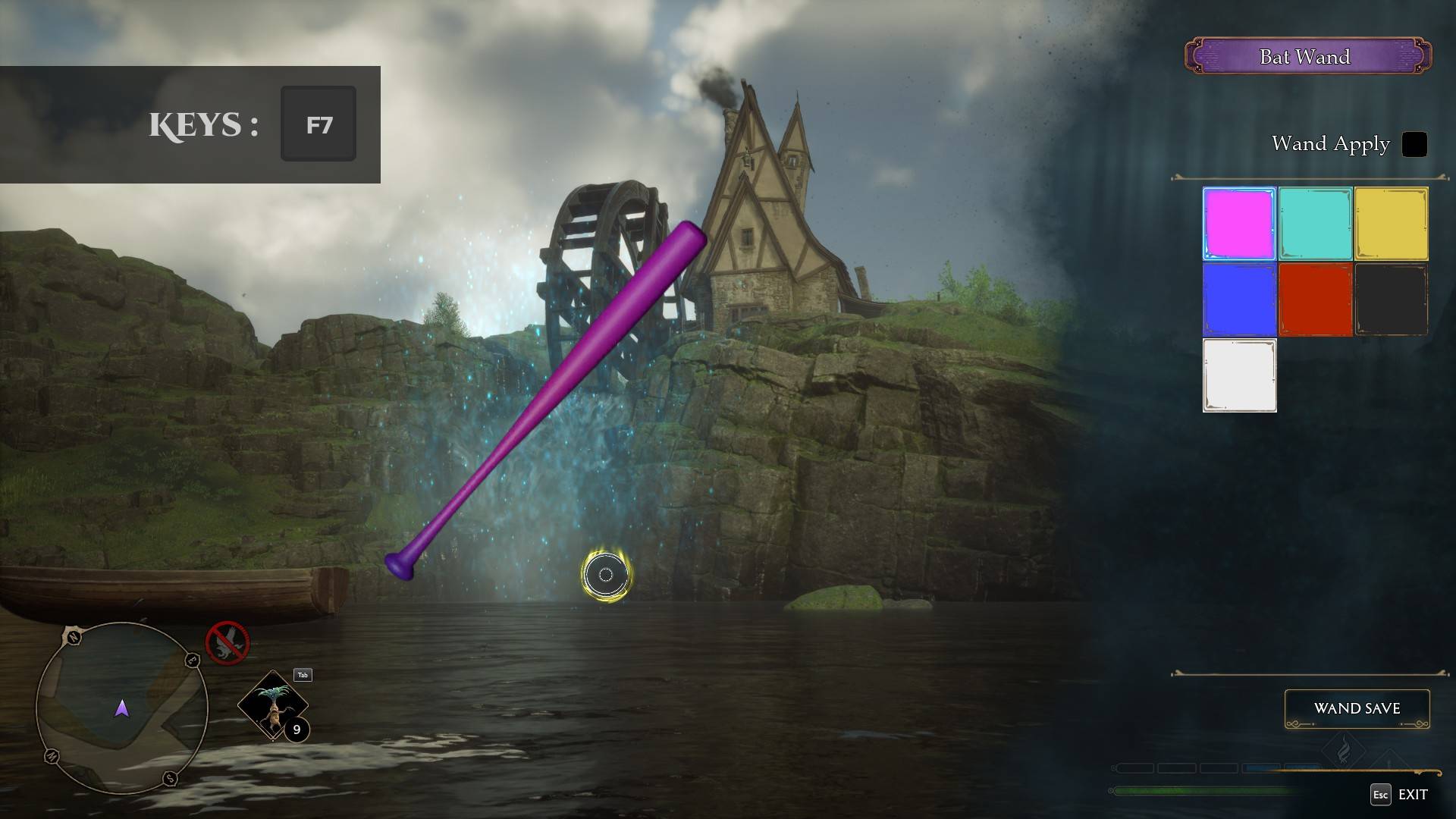This screenshot has width=1456, height=819.
Task: Select the red color swatch
Action: tap(1315, 300)
